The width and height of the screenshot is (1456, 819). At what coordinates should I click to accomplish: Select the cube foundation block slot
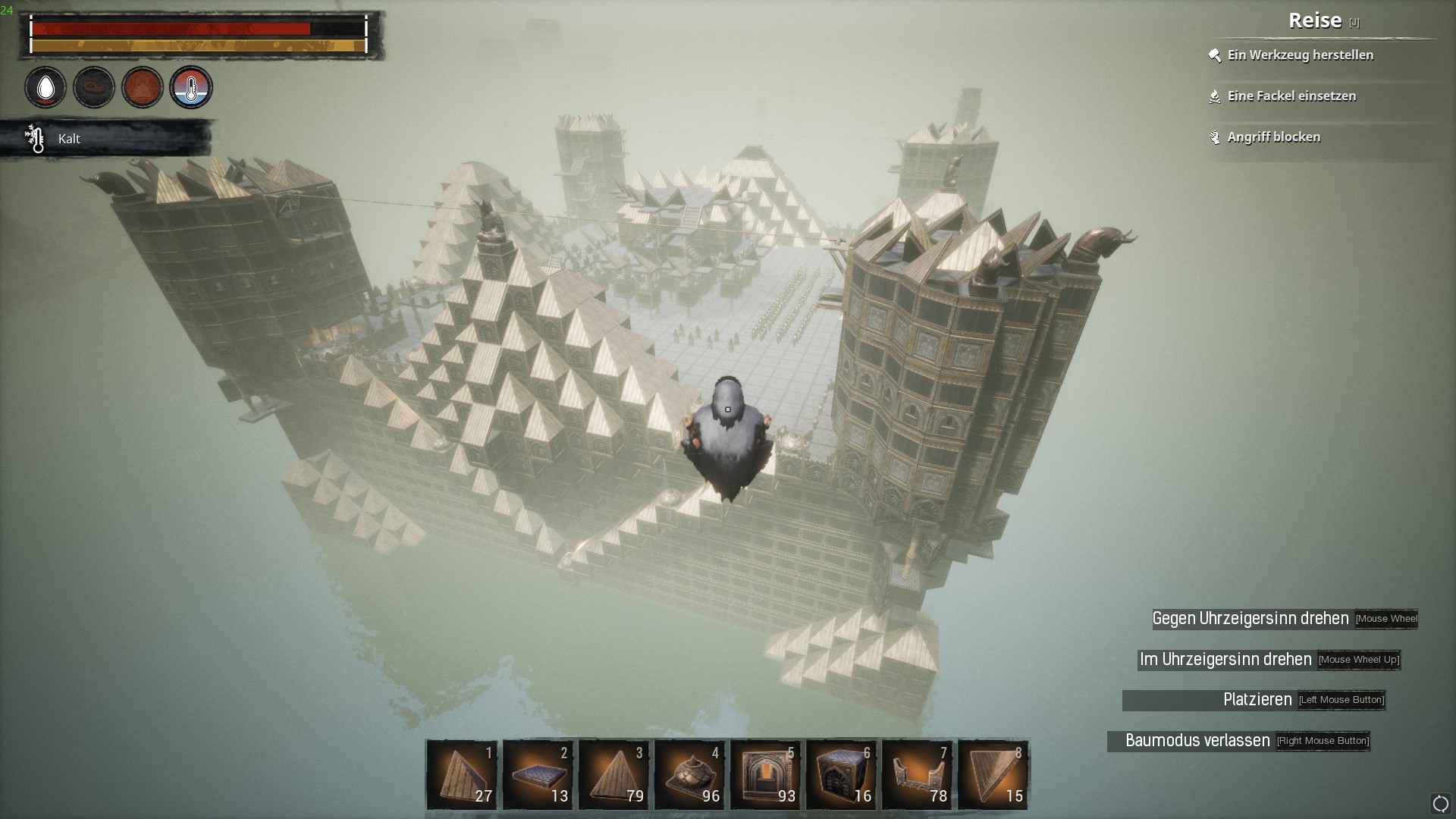point(841,774)
